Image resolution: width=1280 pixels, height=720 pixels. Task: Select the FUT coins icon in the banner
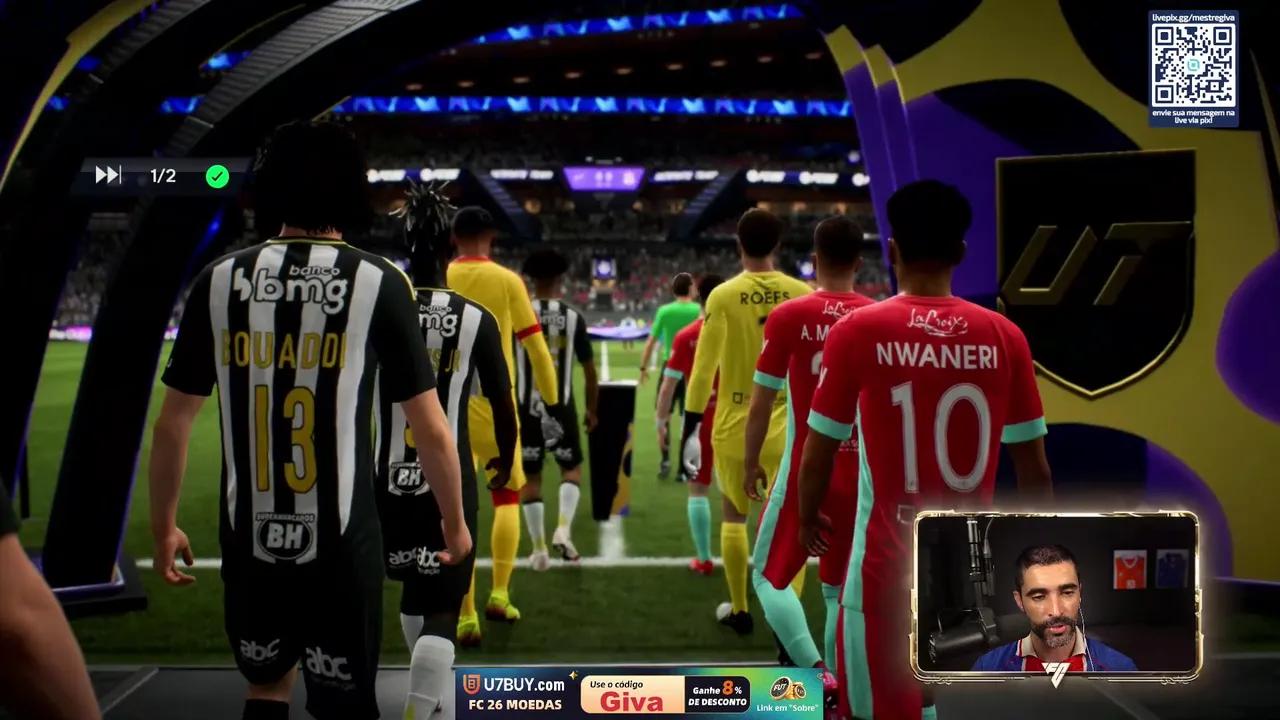coord(789,690)
